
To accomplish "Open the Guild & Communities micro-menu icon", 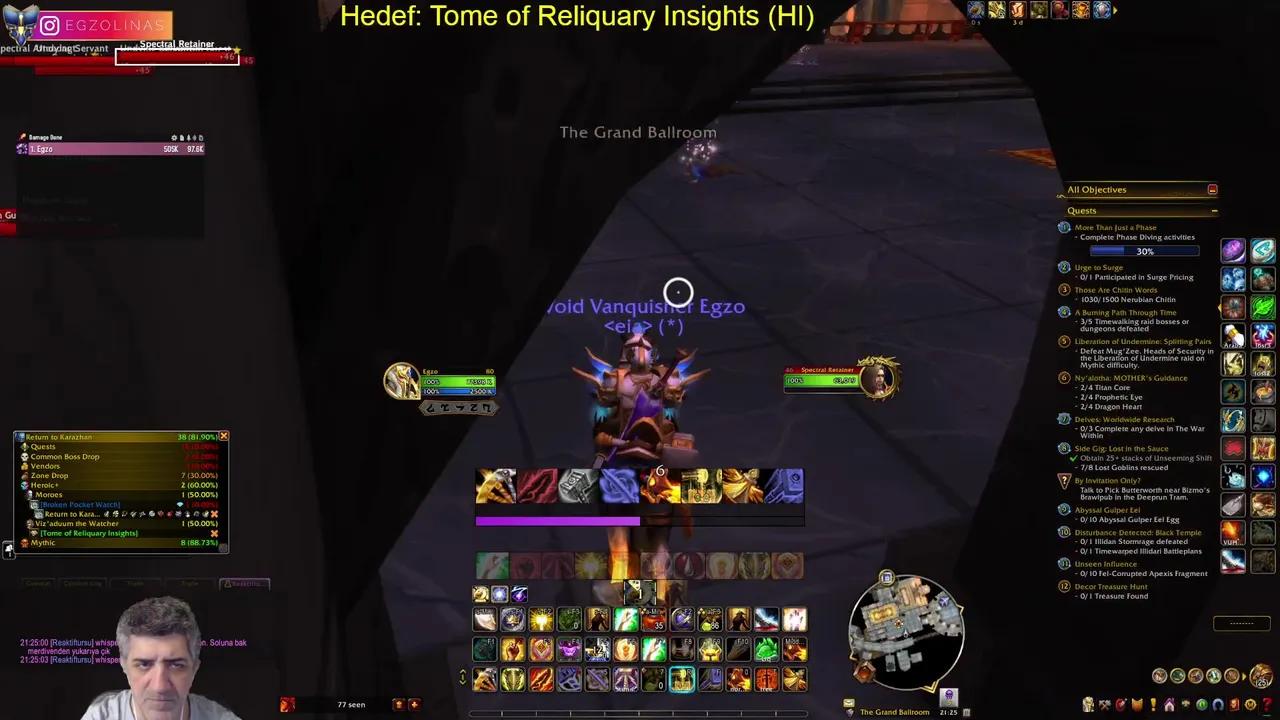I will [x=1168, y=705].
